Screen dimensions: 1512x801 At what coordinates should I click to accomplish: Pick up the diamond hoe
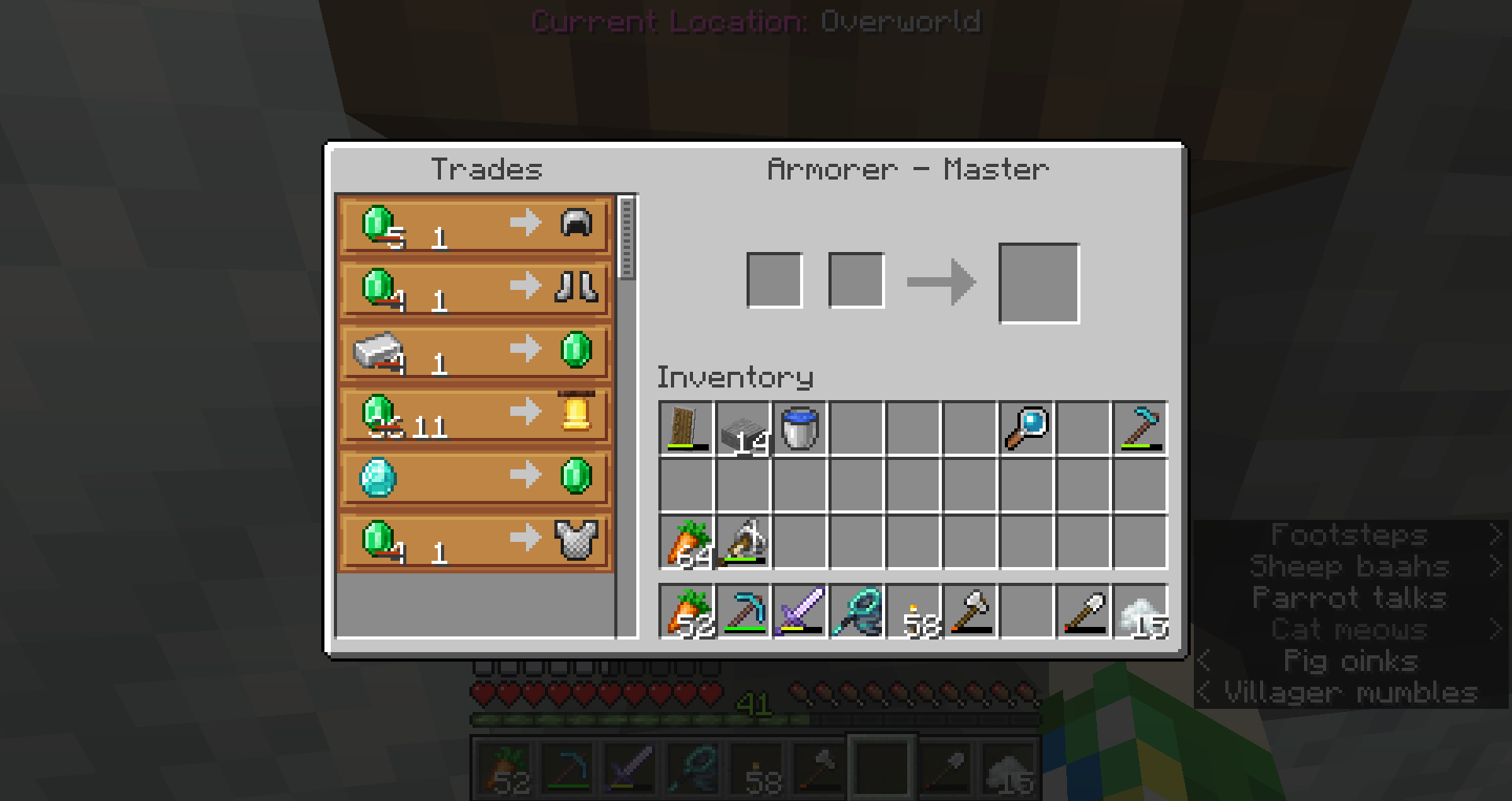(x=1140, y=429)
